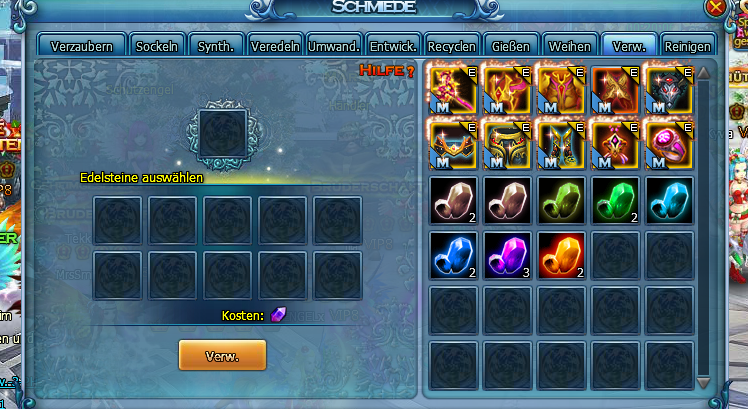Select the orange-red gemstone stack
The width and height of the screenshot is (748, 409).
click(560, 251)
